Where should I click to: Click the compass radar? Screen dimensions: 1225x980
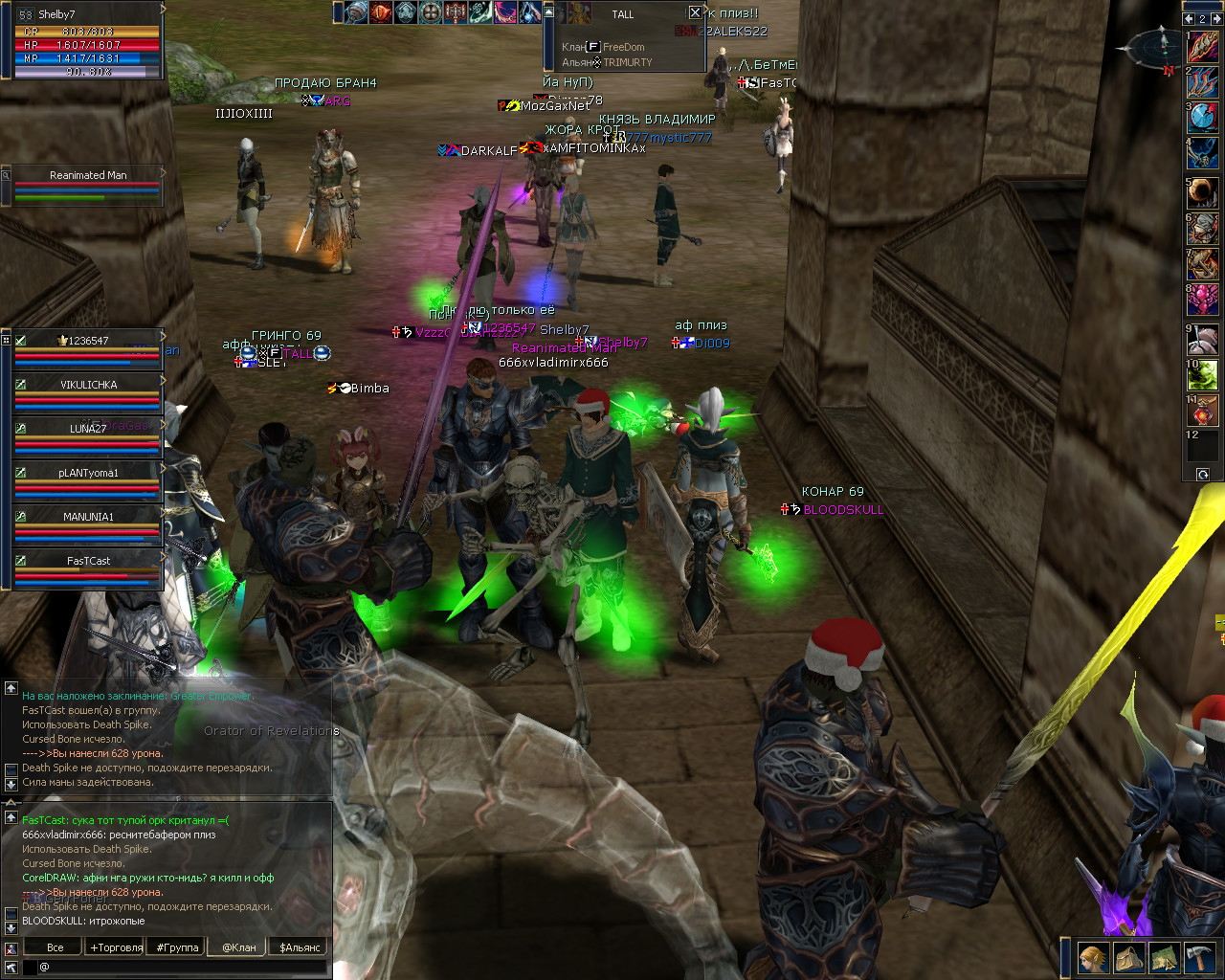point(1156,48)
